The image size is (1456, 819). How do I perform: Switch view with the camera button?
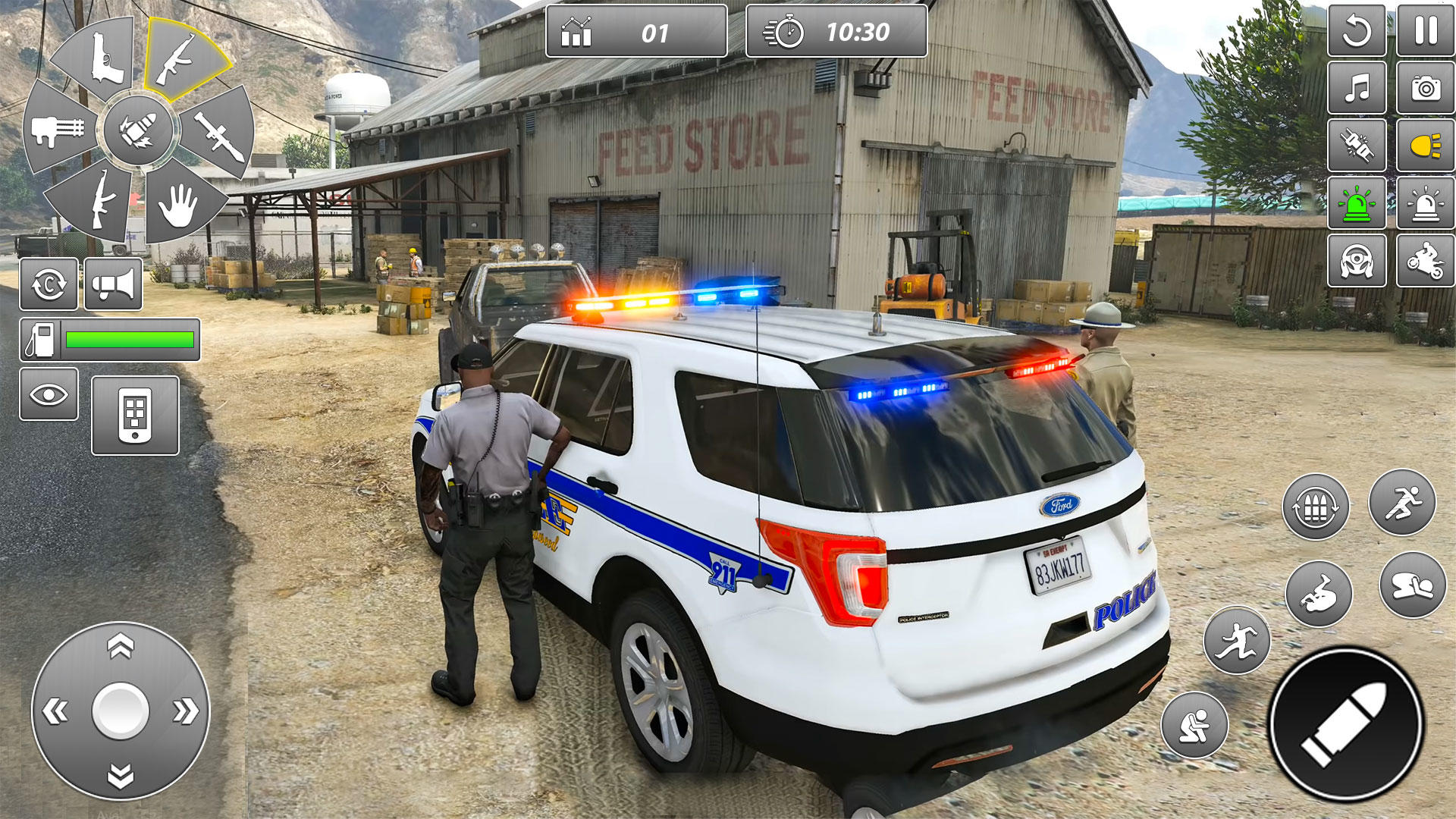point(1425,89)
